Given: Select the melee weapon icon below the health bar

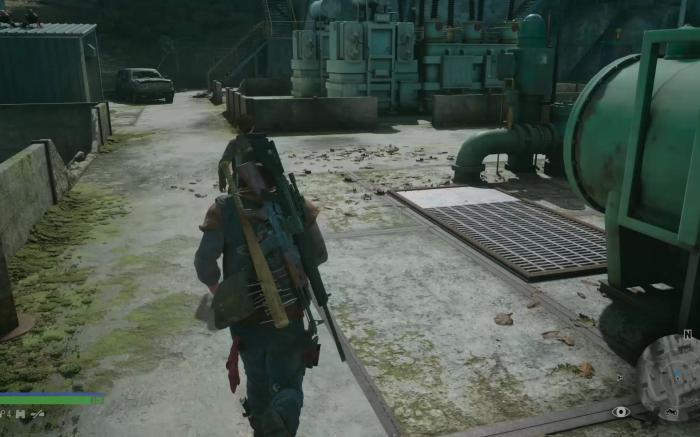Looking at the screenshot, I should (38, 412).
